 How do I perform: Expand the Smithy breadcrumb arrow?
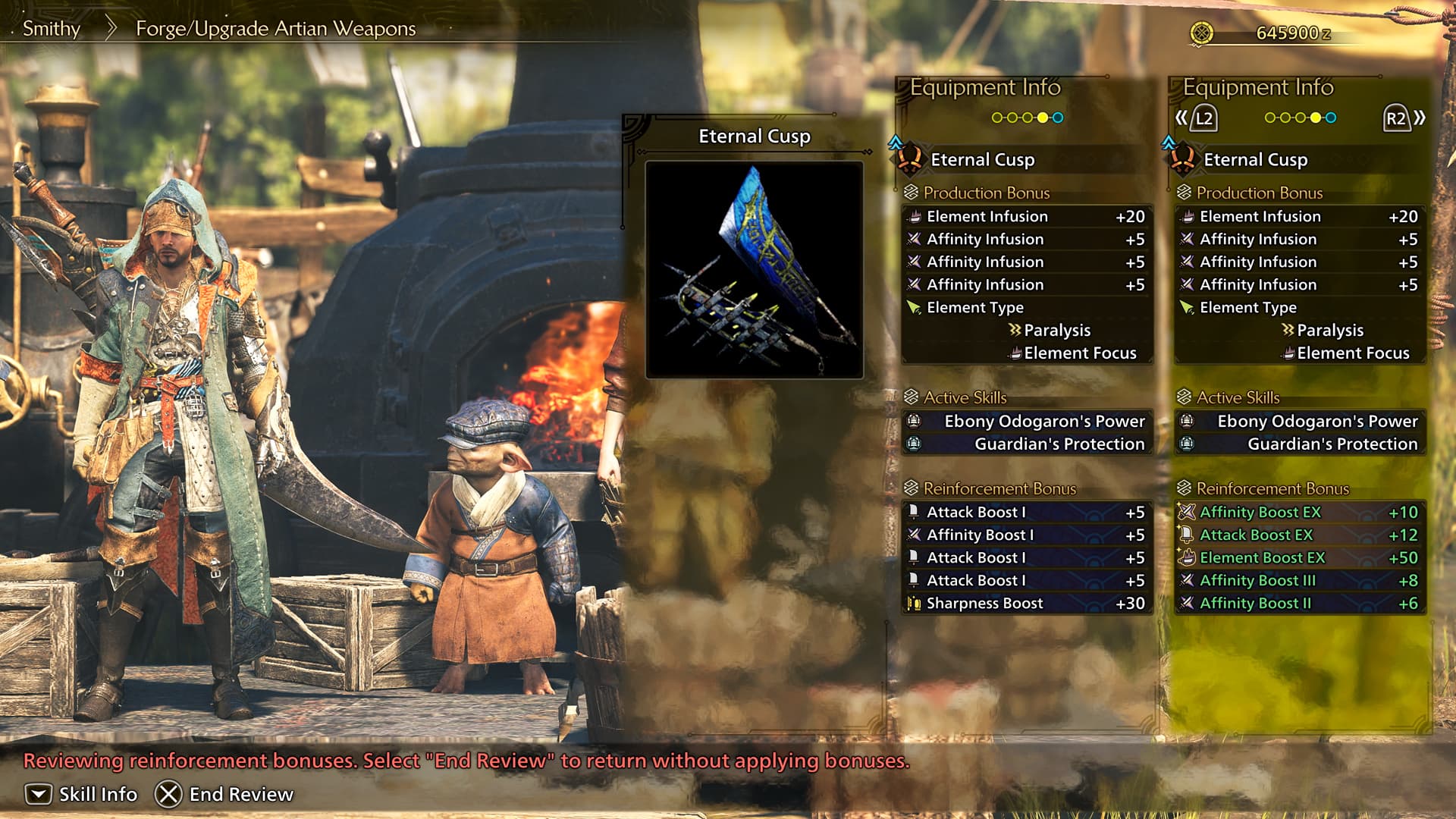(111, 27)
